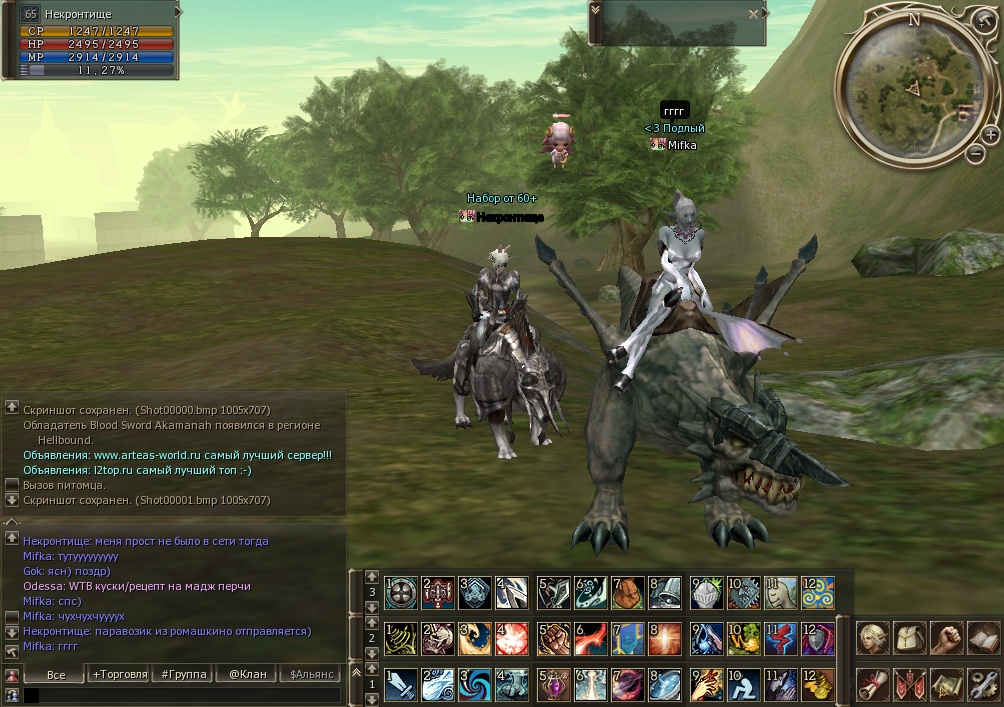Viewport: 1004px width, 707px height.
Task: Switch to the +Торговля chat tab
Action: tap(119, 674)
